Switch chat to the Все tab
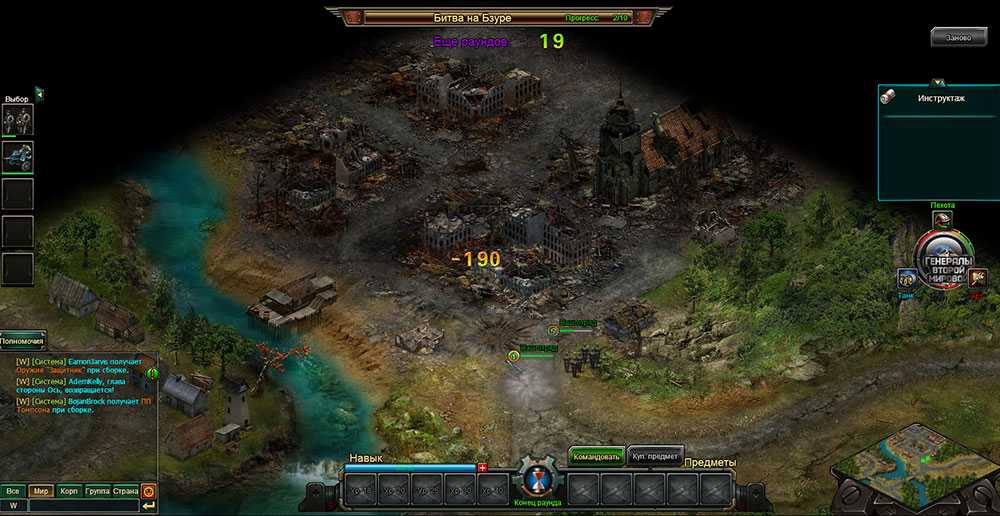This screenshot has height=516, width=1000. tap(13, 491)
